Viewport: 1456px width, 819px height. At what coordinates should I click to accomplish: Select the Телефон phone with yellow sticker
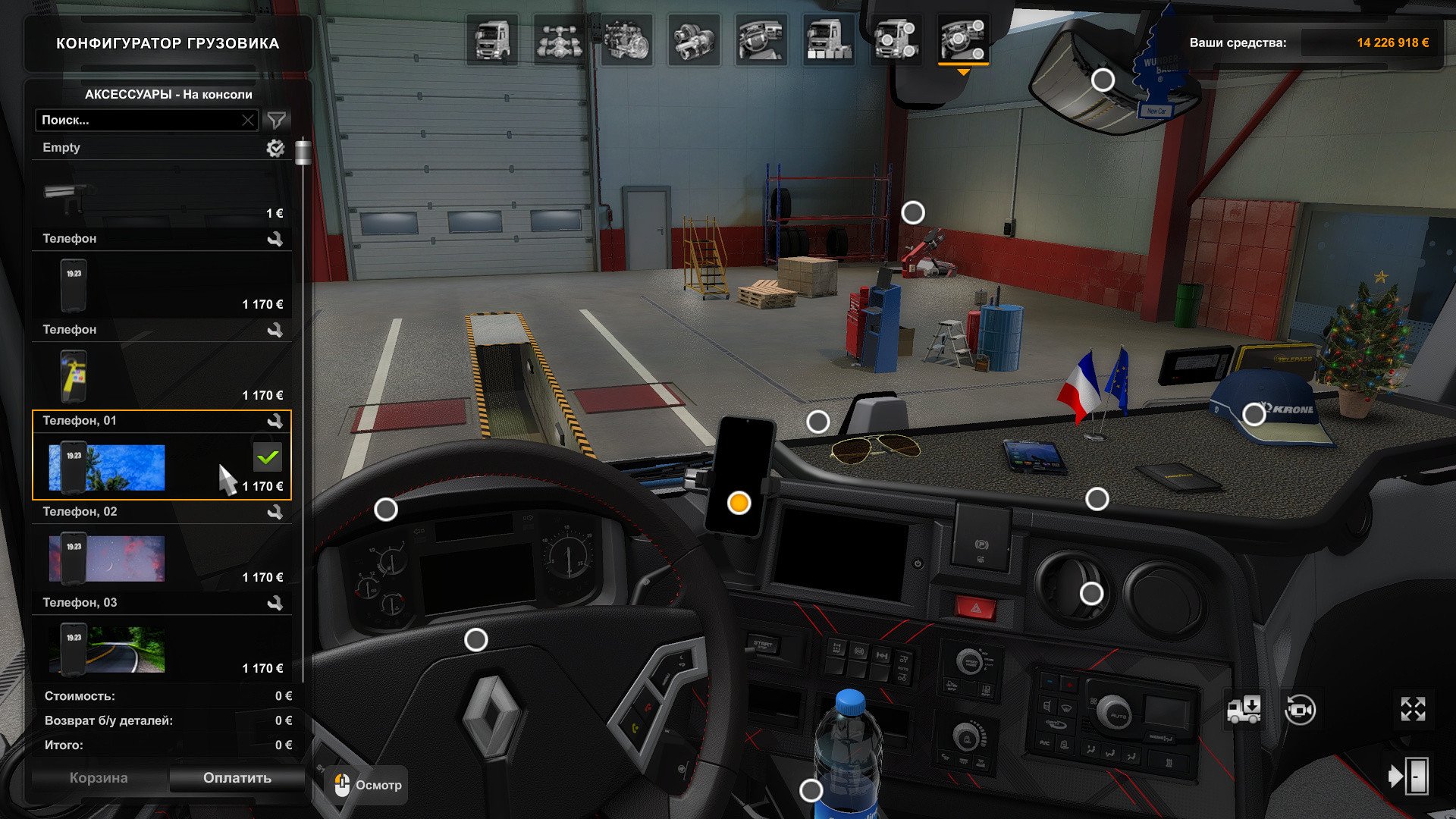[161, 377]
